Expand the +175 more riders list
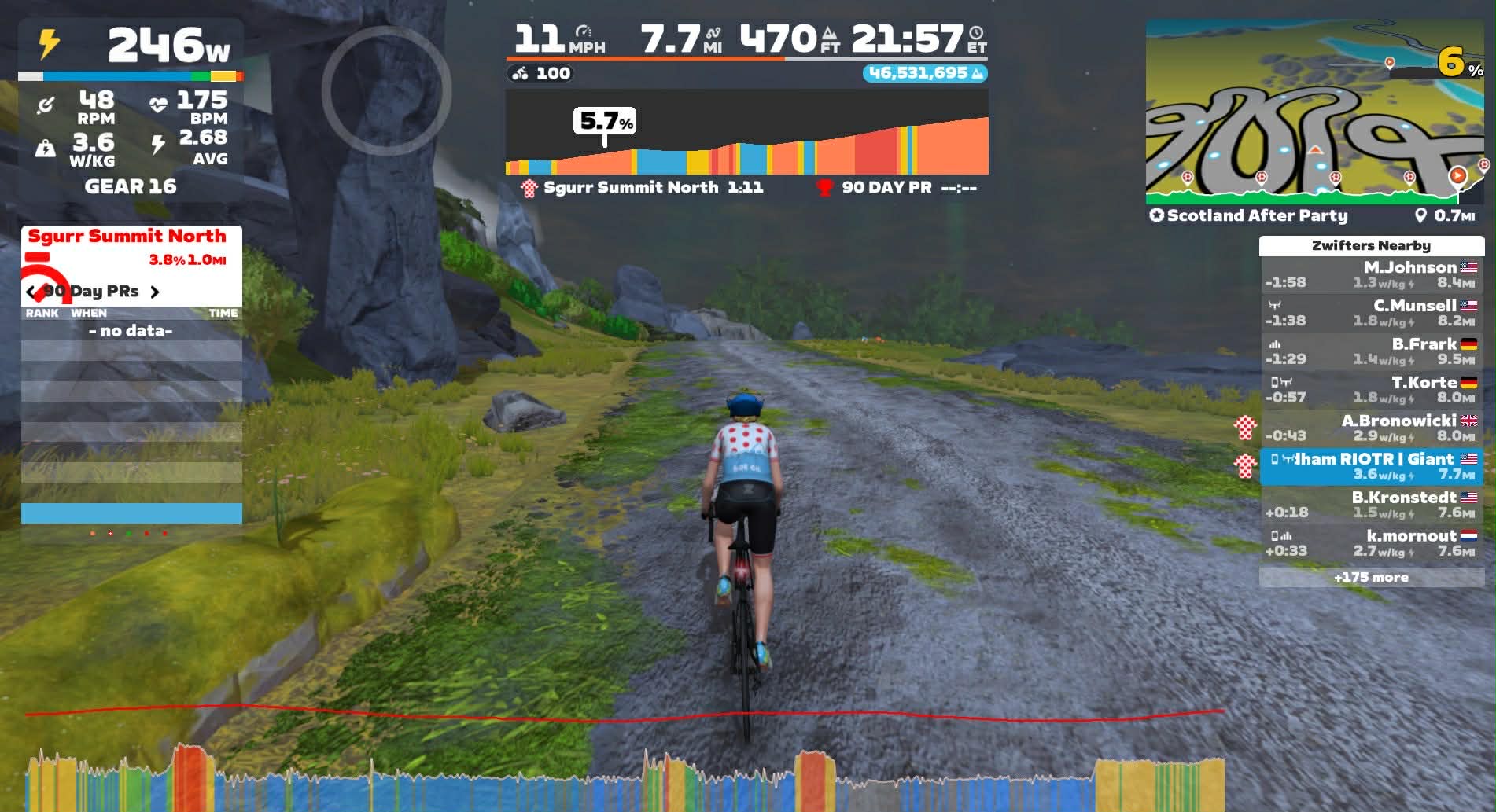 coord(1371,577)
